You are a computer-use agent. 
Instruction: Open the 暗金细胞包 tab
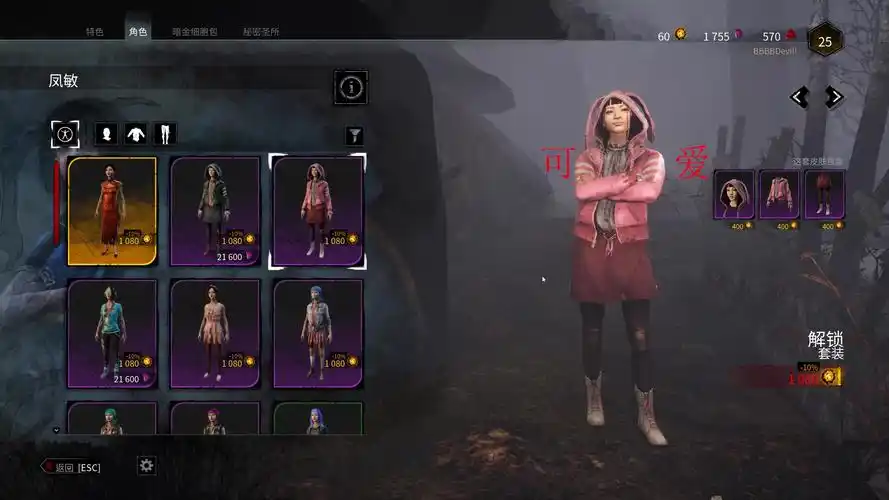pos(195,32)
